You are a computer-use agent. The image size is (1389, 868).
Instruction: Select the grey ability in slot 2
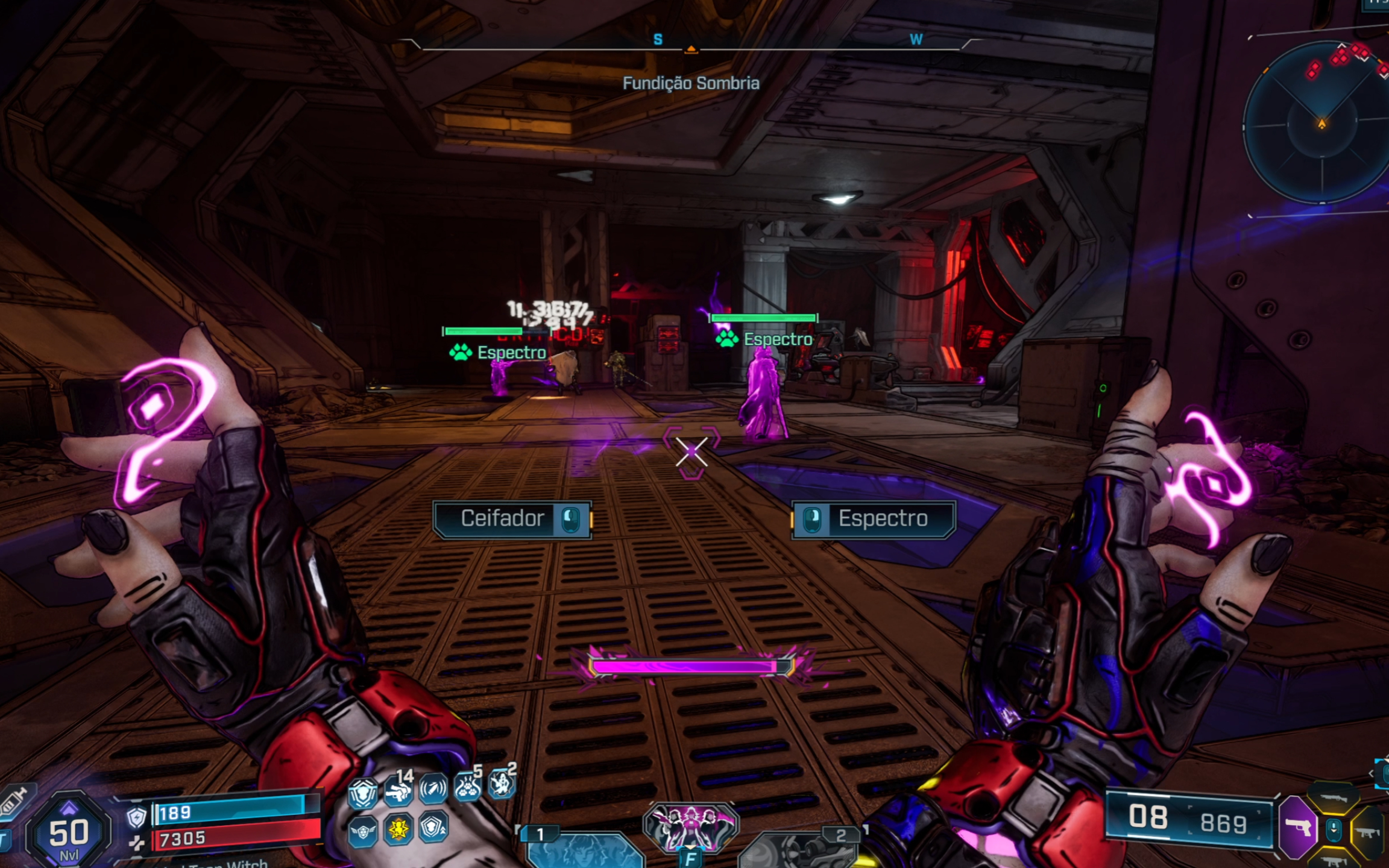(799, 850)
